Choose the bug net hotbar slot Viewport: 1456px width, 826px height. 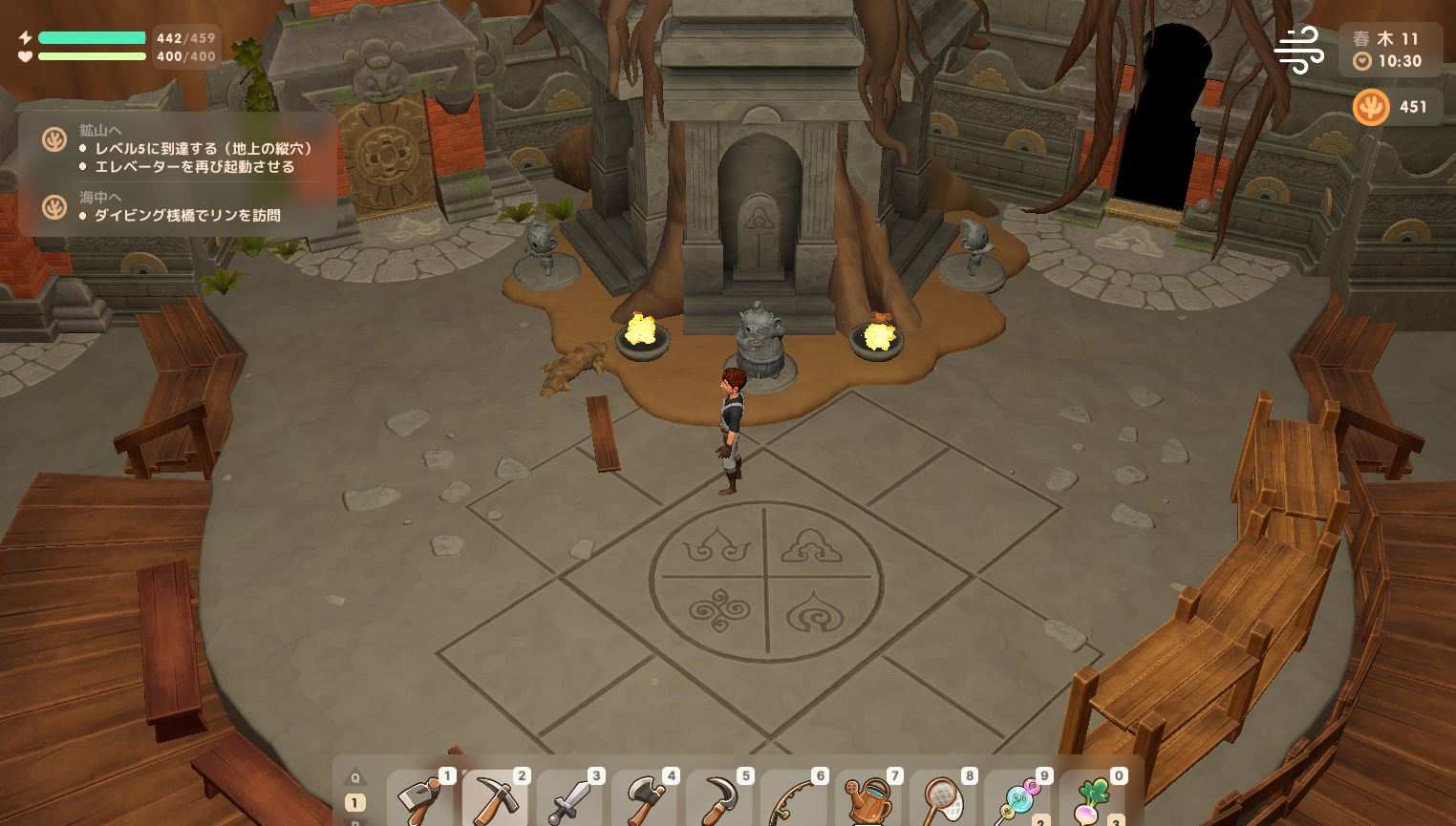[942, 799]
